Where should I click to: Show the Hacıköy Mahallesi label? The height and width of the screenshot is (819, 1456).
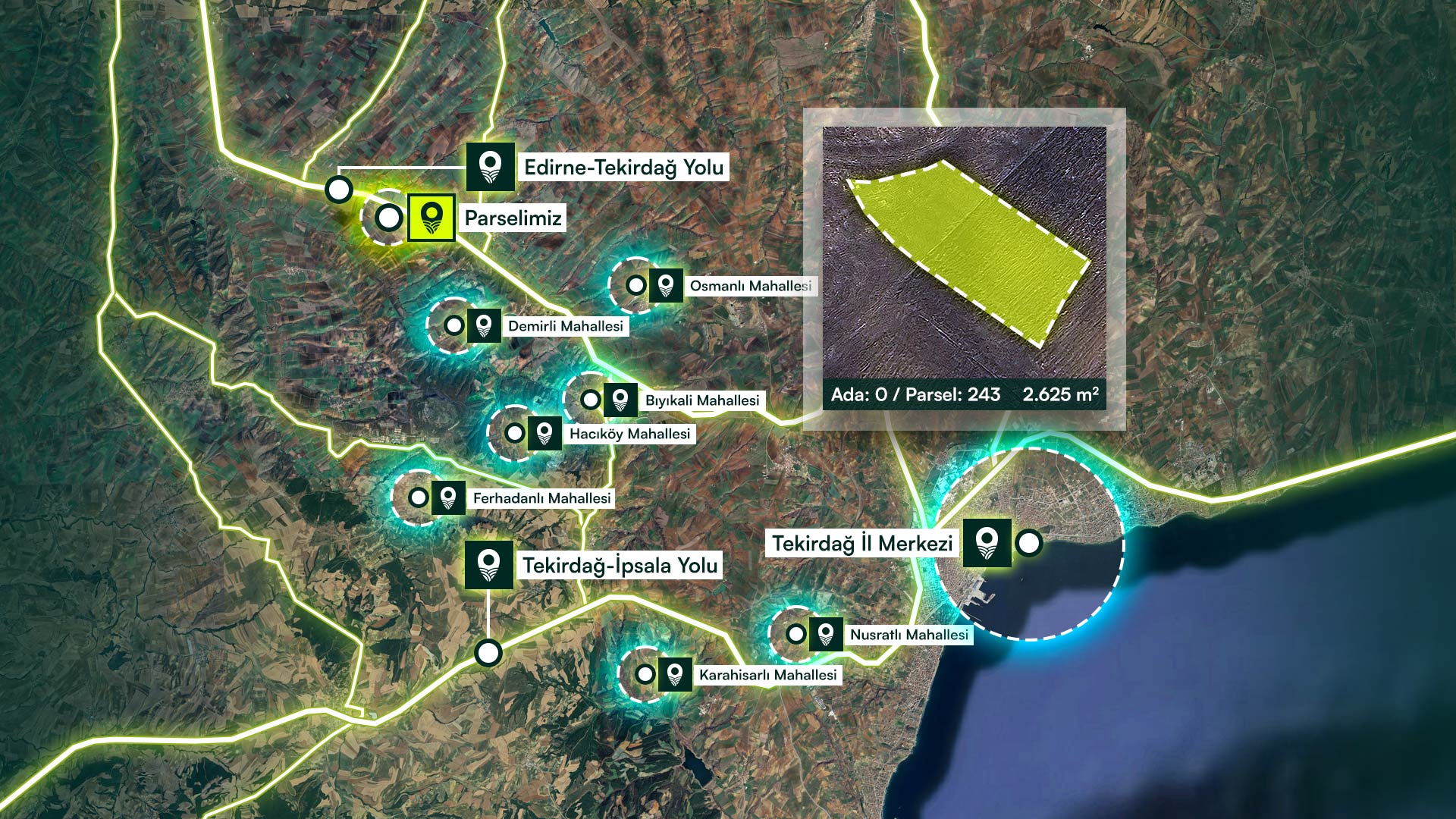click(x=629, y=434)
